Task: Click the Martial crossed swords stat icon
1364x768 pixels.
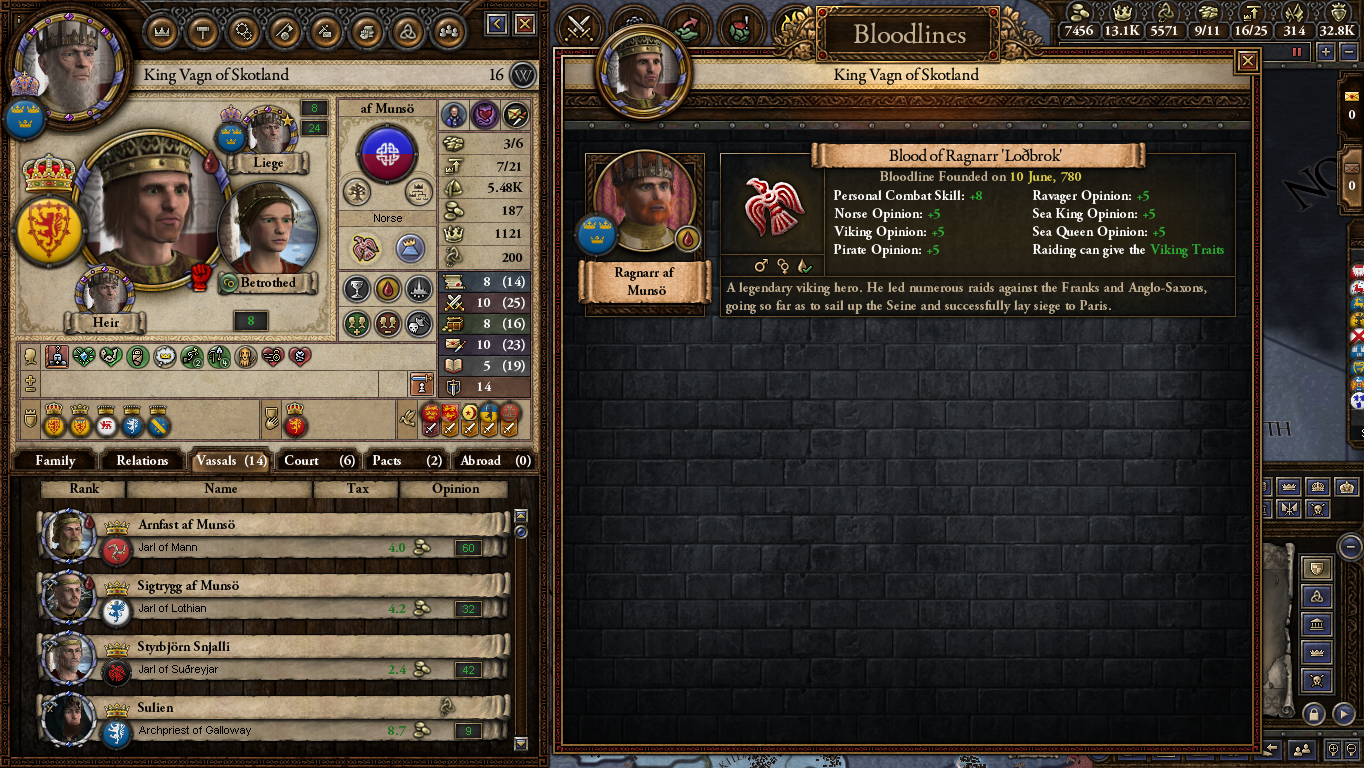Action: (455, 302)
